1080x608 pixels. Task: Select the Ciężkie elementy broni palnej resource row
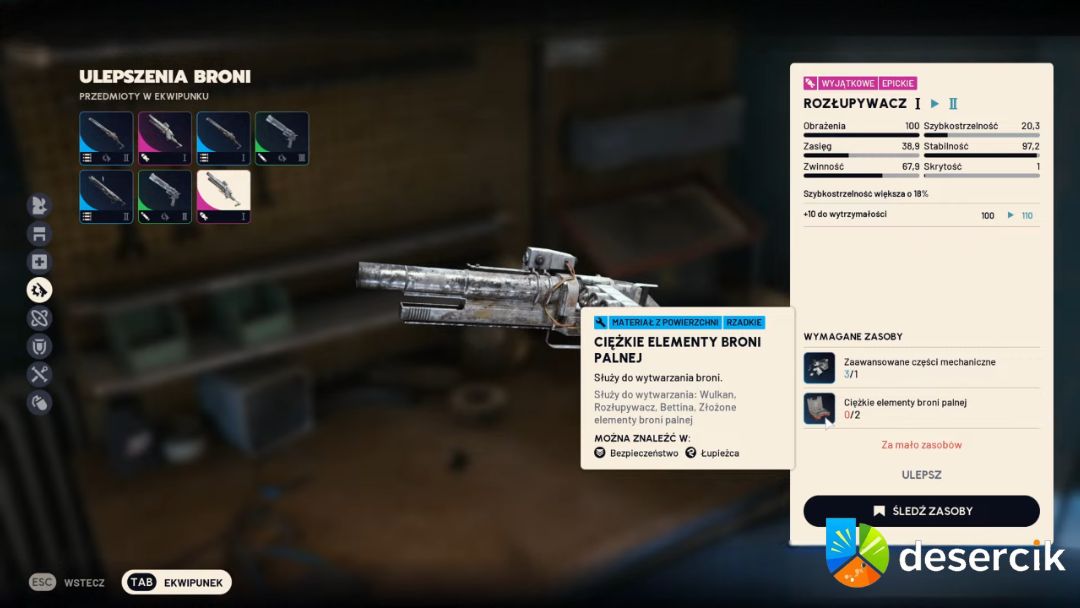point(921,408)
